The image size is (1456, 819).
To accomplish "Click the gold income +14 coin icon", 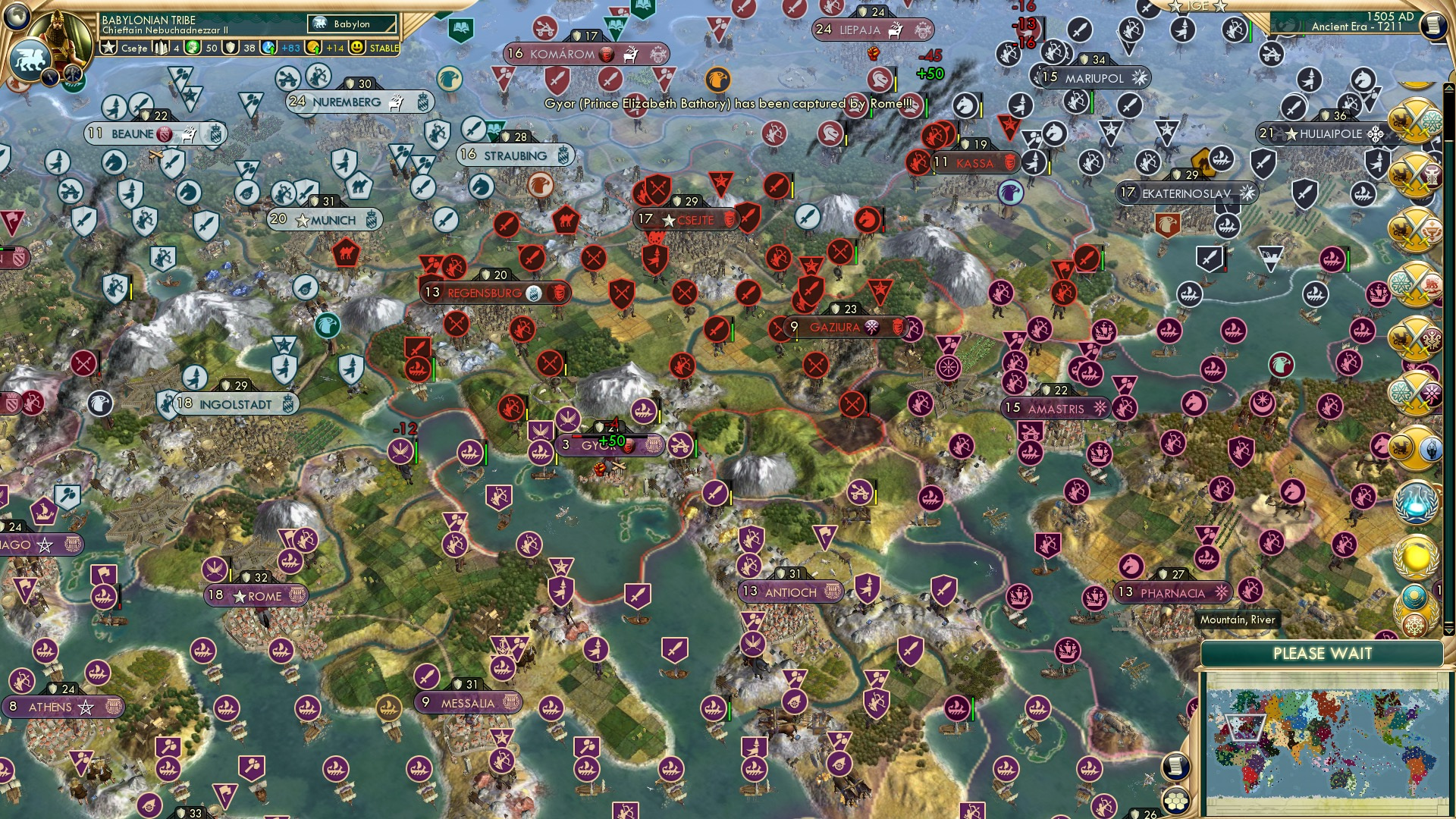I will (x=313, y=47).
